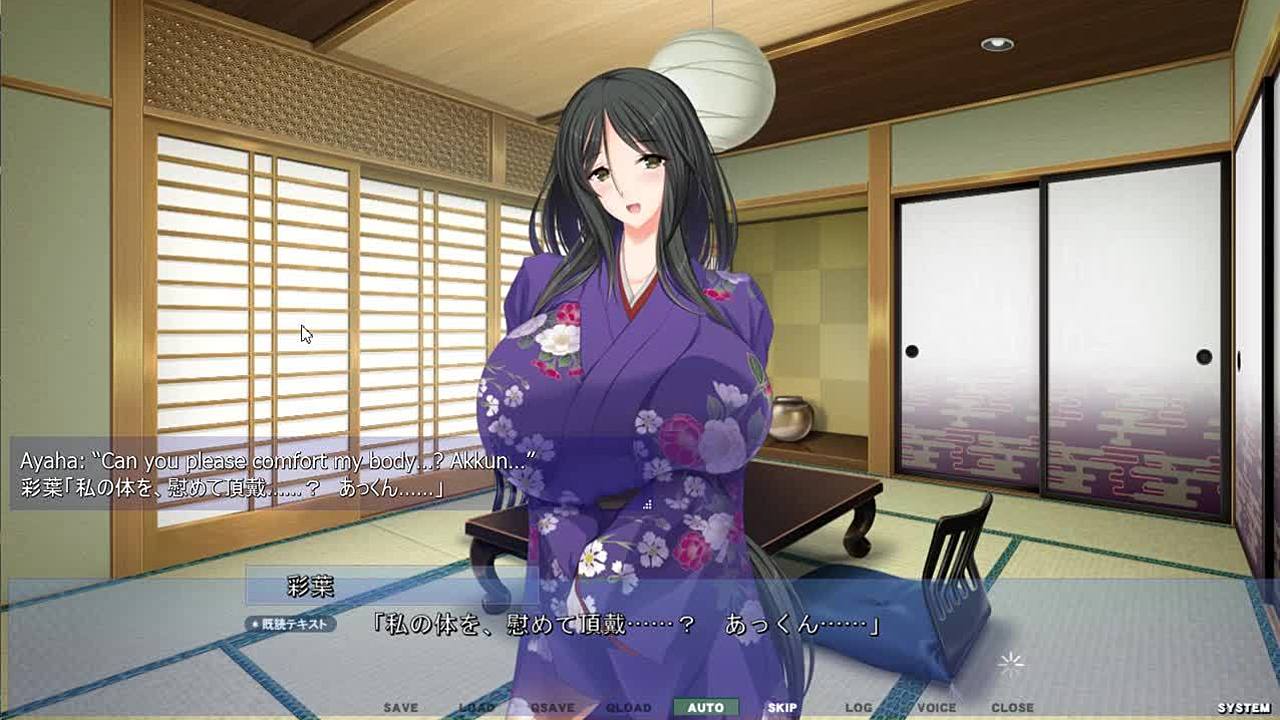
Task: Open the dialogue LOG
Action: pyautogui.click(x=859, y=708)
